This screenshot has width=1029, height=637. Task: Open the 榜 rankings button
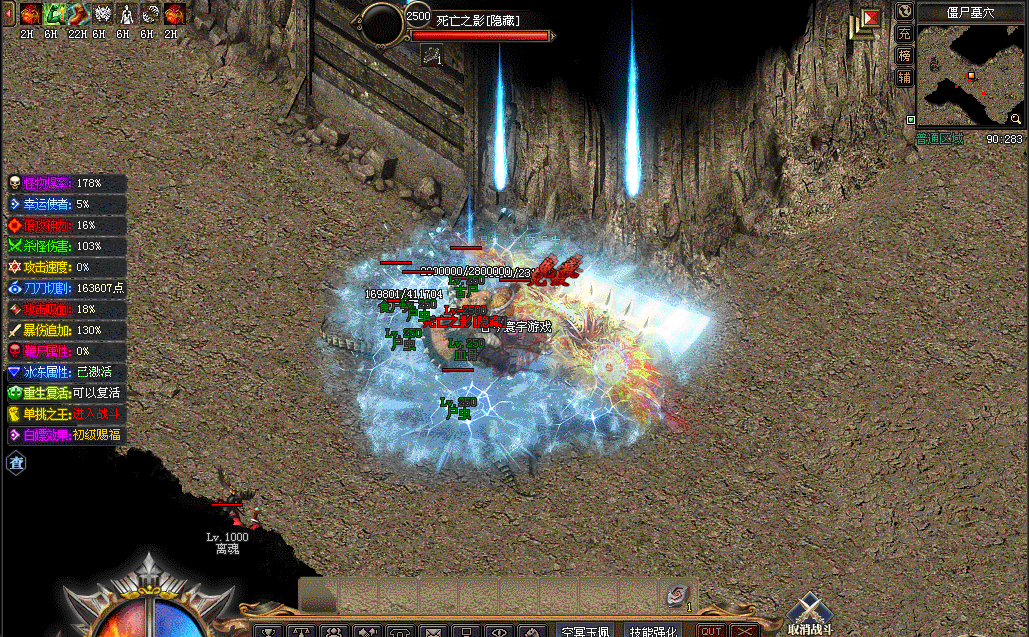point(904,55)
